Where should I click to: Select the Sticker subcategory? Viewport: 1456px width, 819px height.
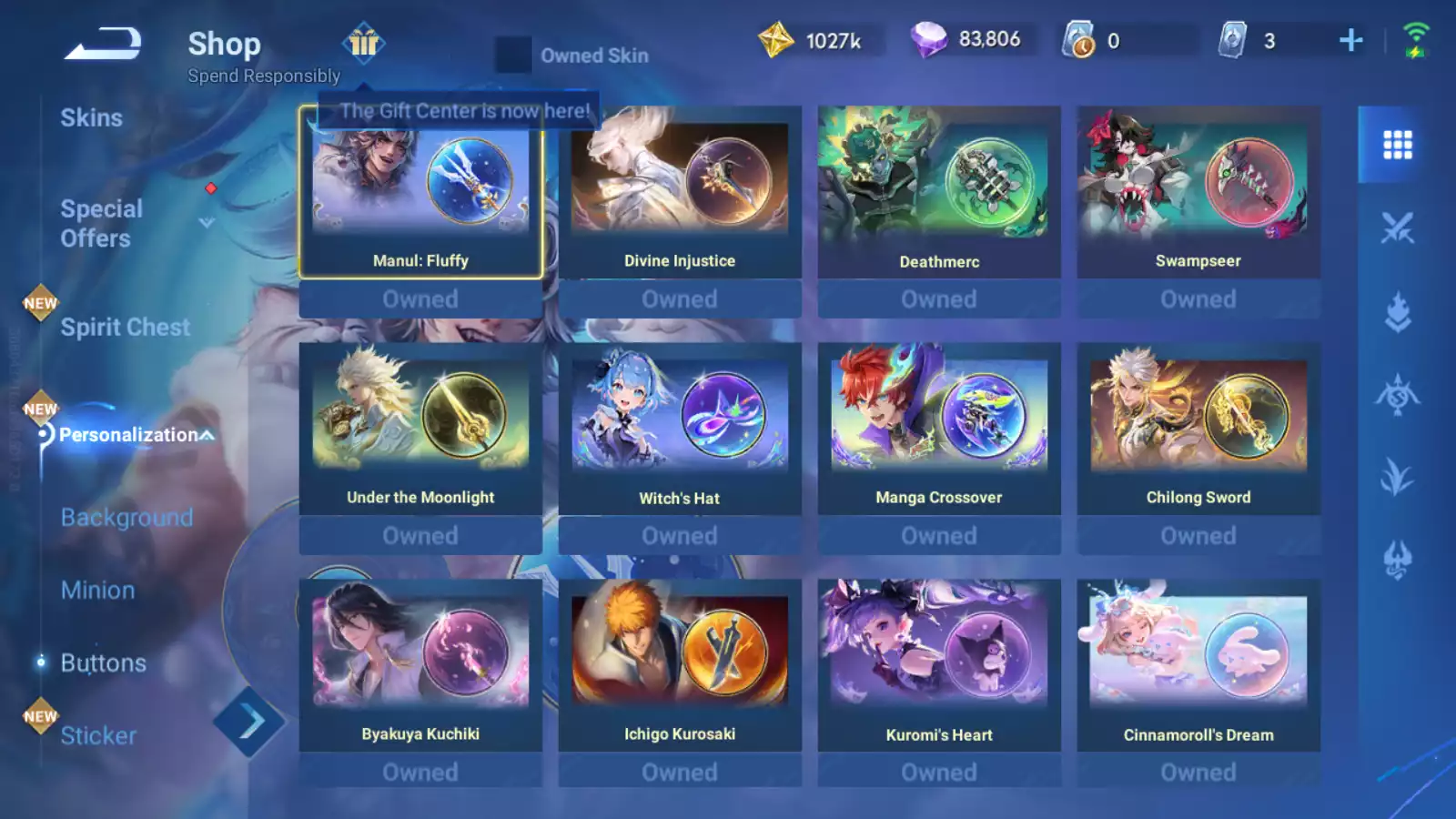(98, 735)
